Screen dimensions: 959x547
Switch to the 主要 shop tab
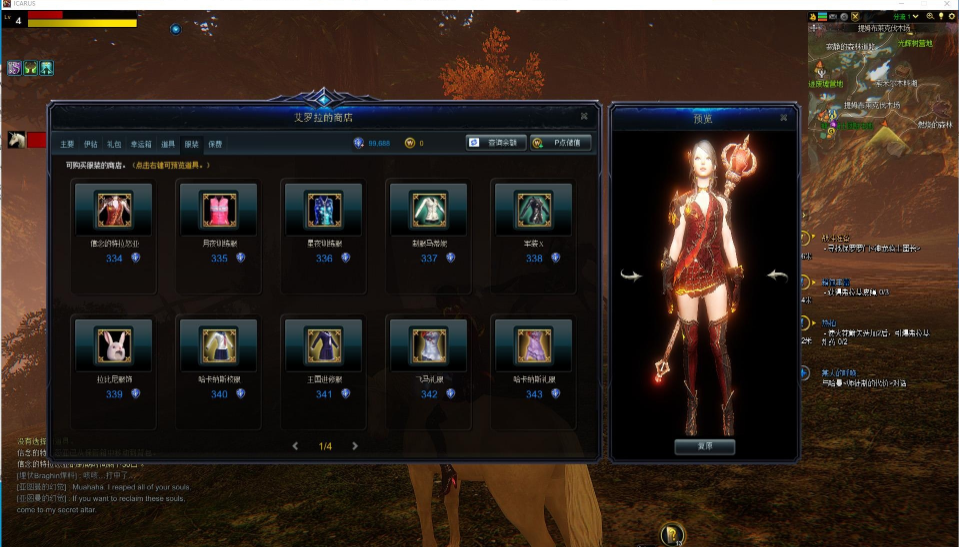pos(67,144)
